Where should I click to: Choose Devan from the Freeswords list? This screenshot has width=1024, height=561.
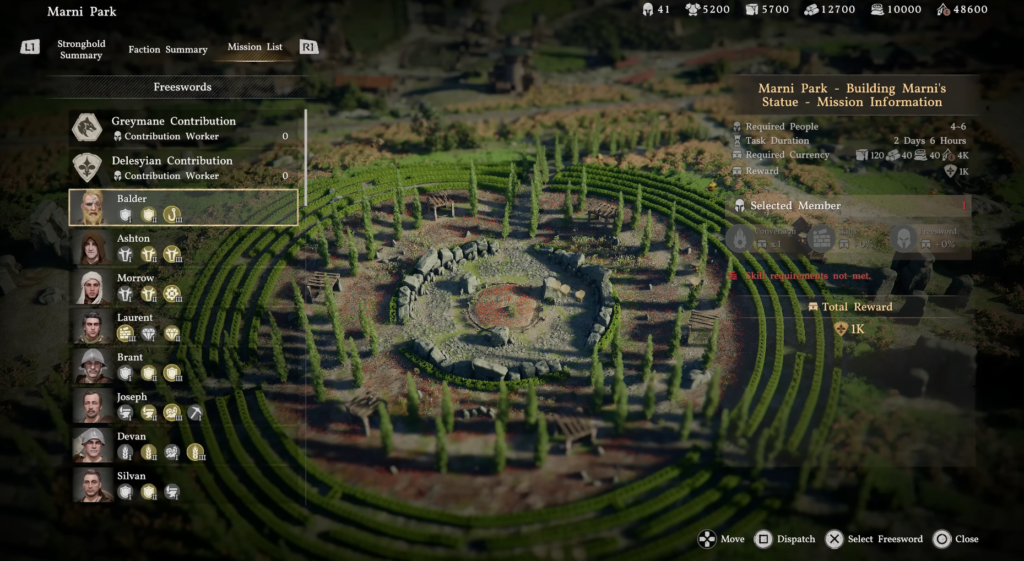click(x=184, y=444)
